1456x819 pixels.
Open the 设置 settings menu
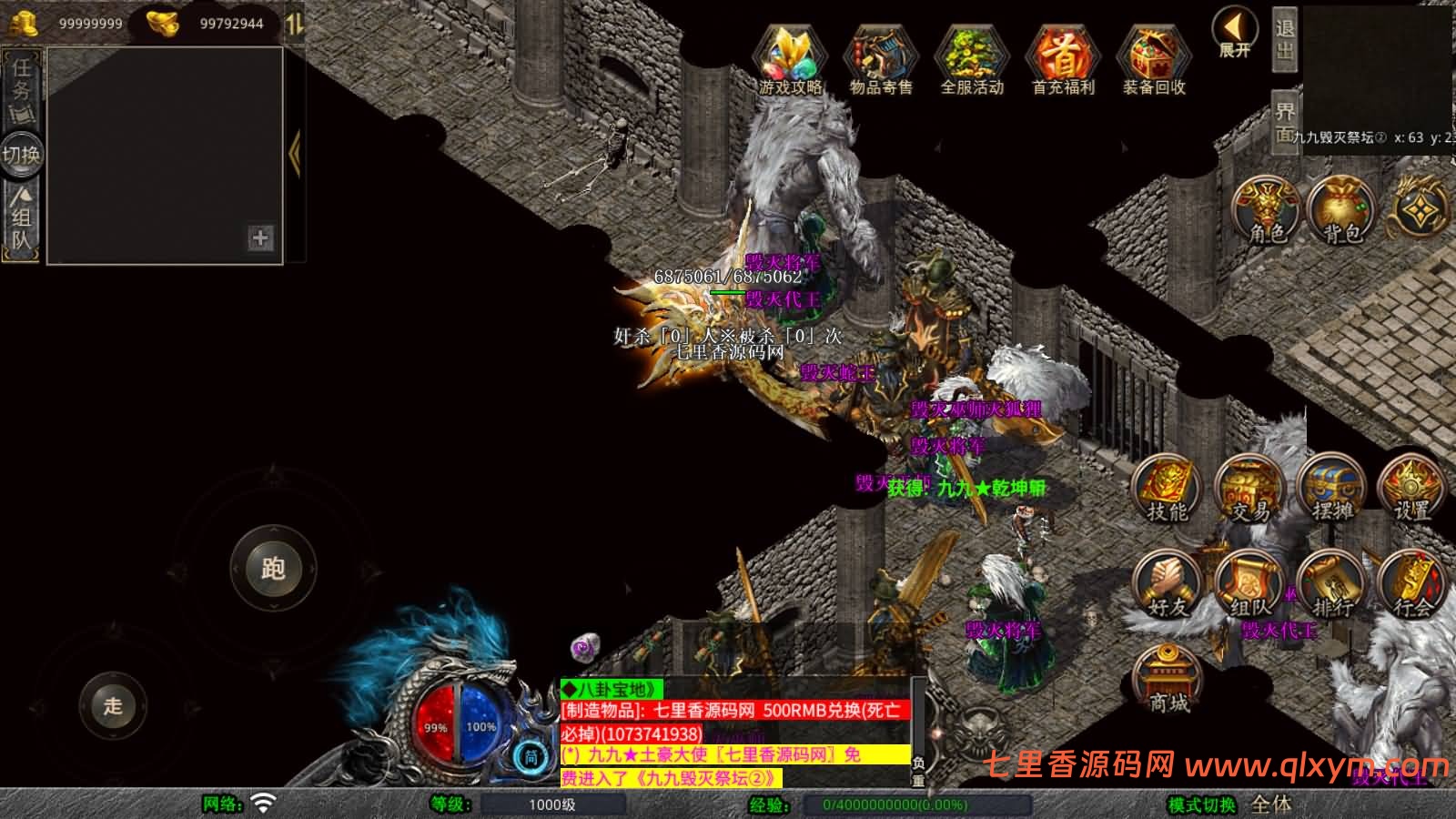(x=1412, y=490)
